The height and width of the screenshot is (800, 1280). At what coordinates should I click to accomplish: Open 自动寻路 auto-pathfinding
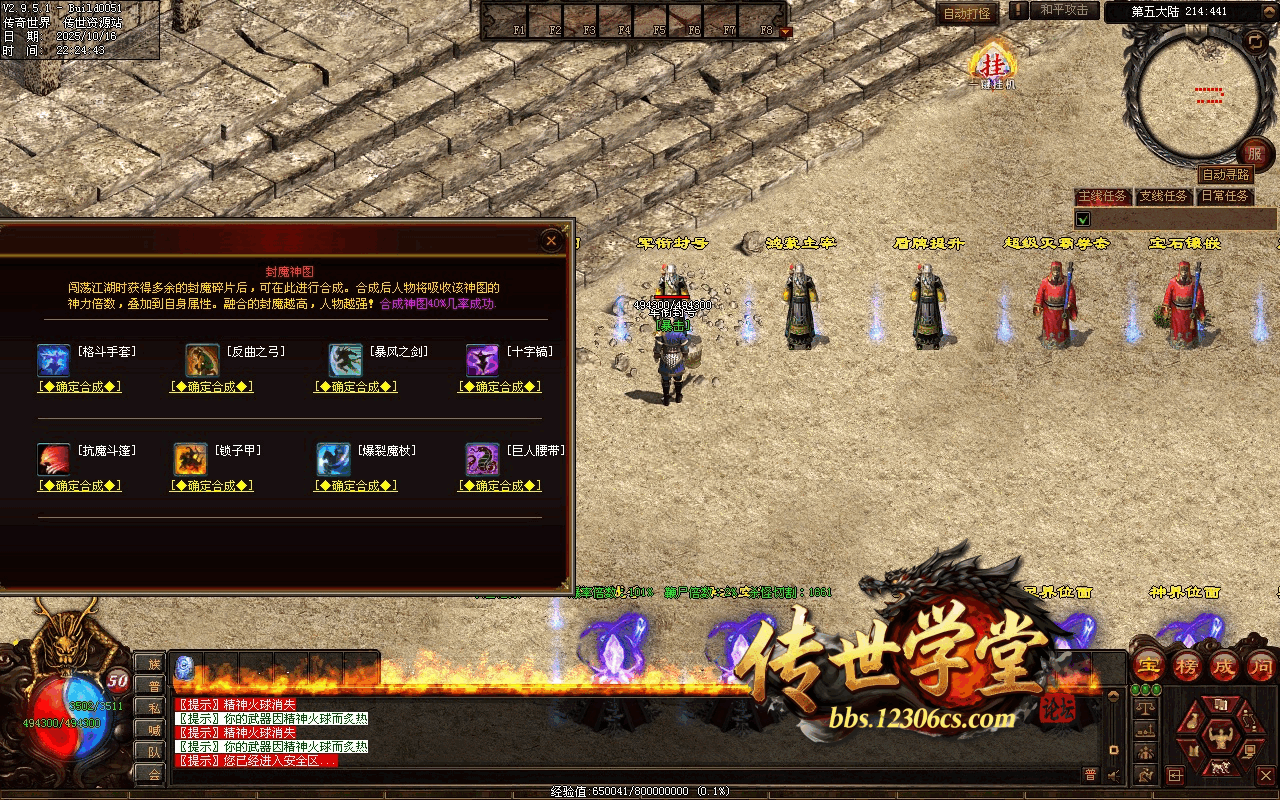pyautogui.click(x=1225, y=175)
